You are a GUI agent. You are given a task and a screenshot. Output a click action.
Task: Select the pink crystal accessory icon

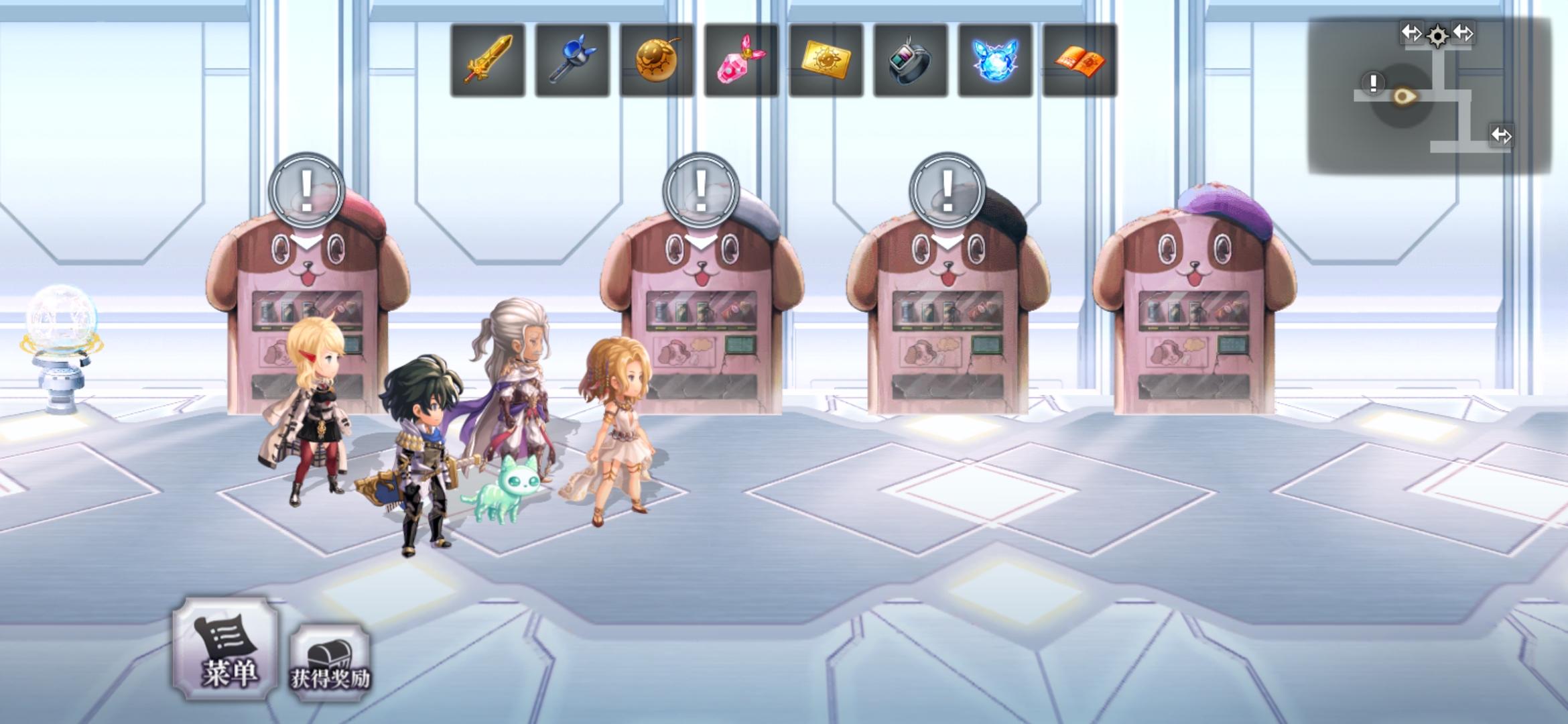(x=741, y=59)
